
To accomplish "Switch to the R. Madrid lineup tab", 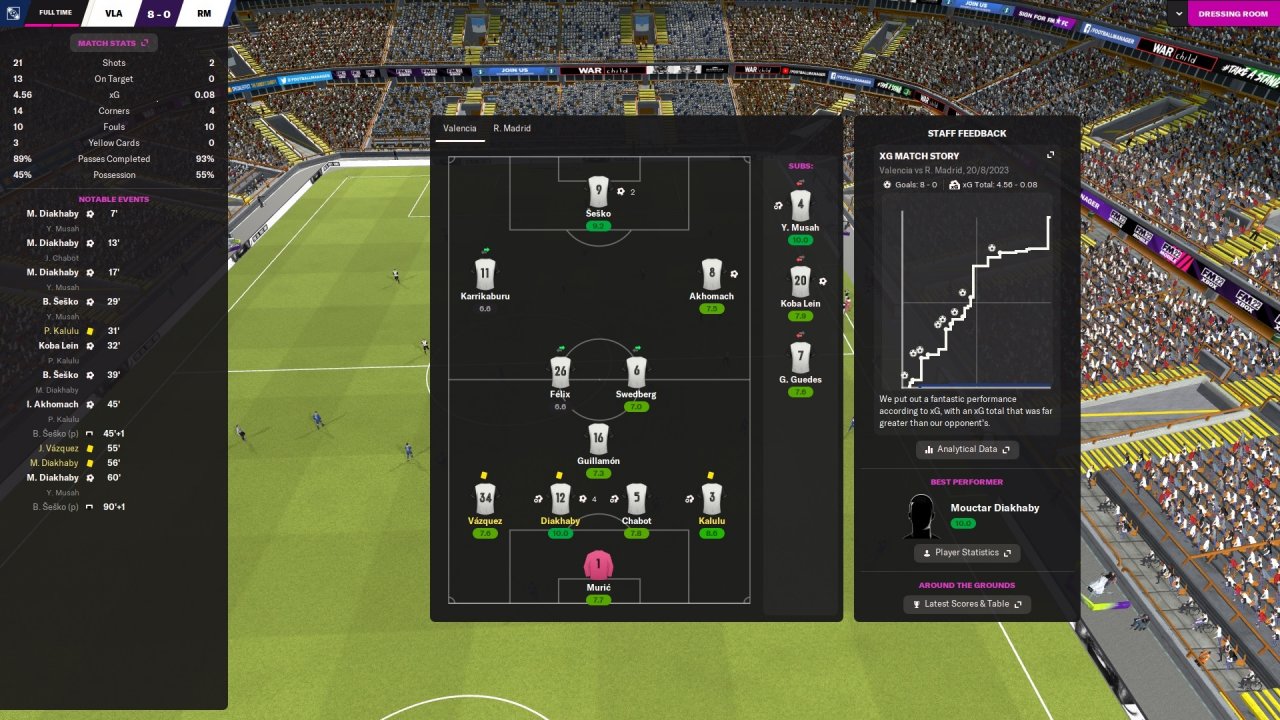I will coord(512,129).
